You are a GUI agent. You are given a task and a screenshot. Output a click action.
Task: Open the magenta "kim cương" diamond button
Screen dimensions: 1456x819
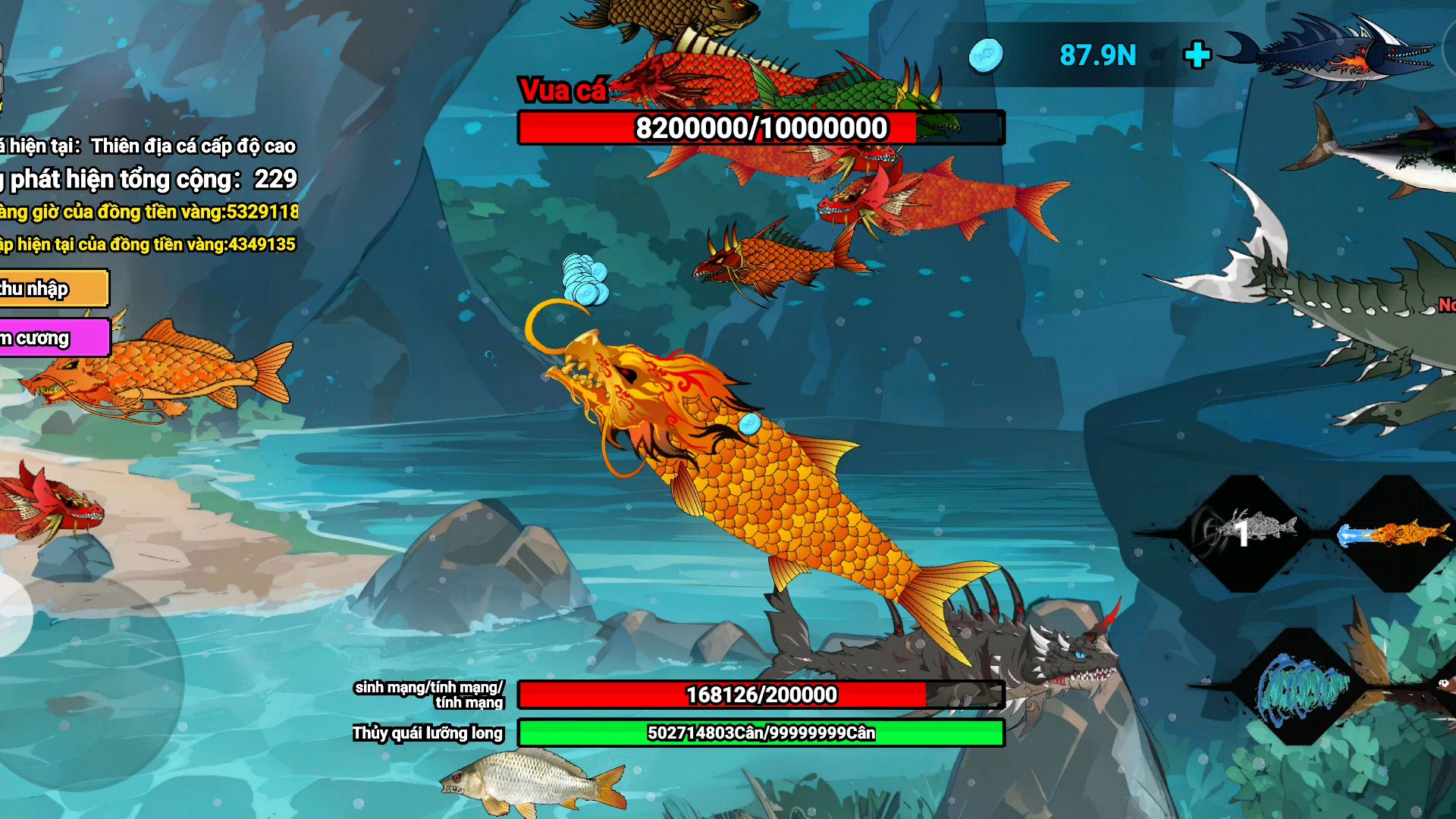52,338
